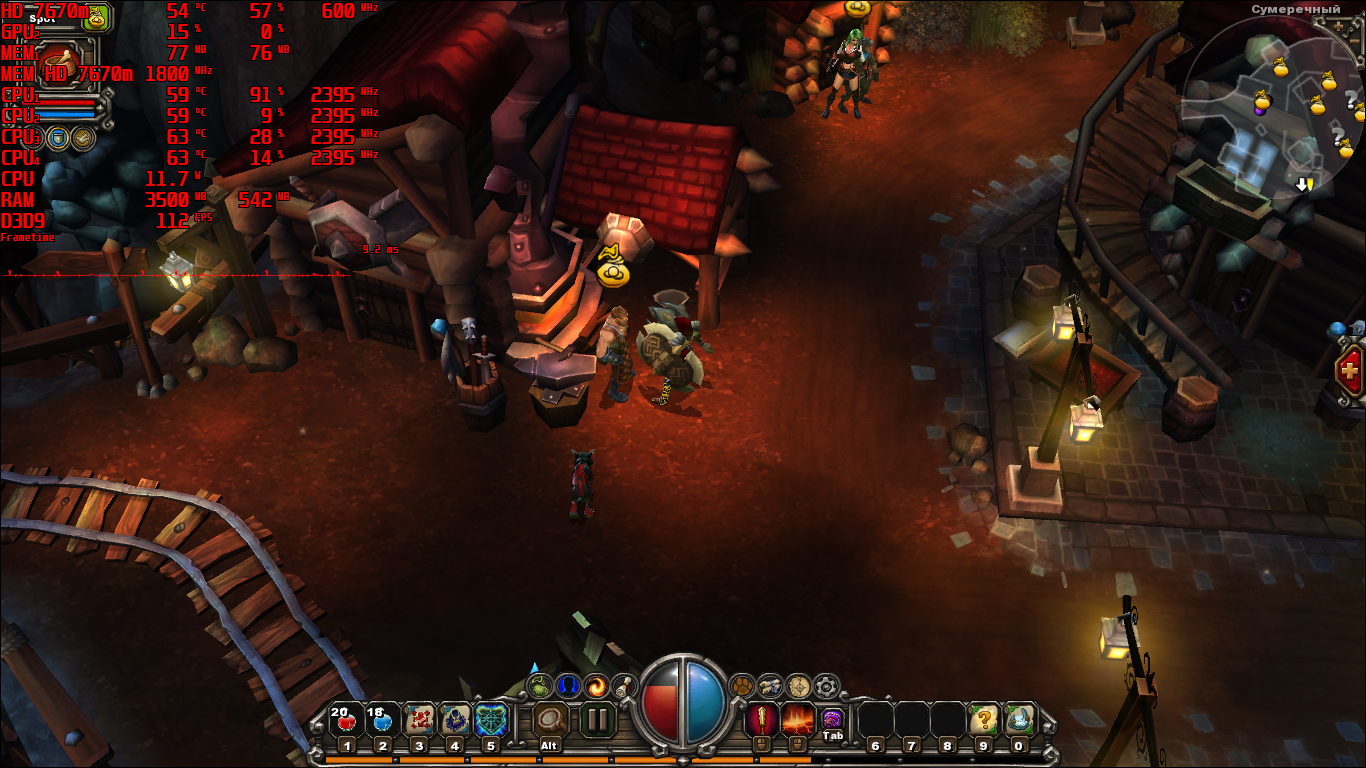
Task: Pause the game with the pause button
Action: (x=597, y=720)
